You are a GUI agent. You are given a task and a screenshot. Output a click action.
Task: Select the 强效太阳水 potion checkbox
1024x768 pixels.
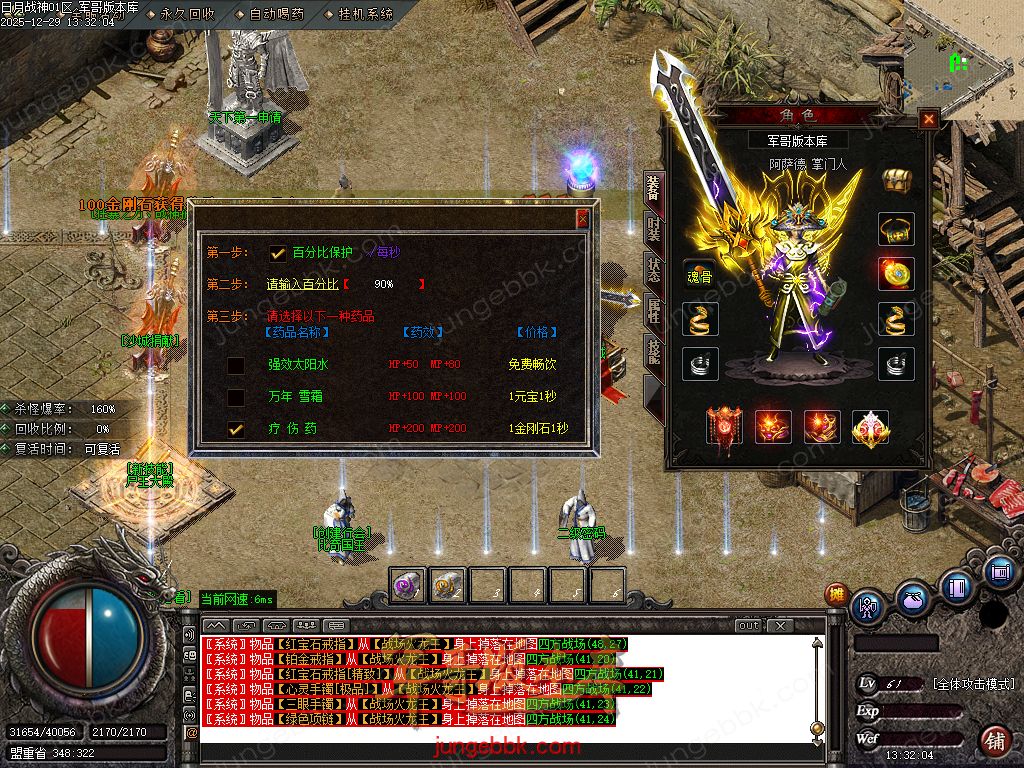236,365
